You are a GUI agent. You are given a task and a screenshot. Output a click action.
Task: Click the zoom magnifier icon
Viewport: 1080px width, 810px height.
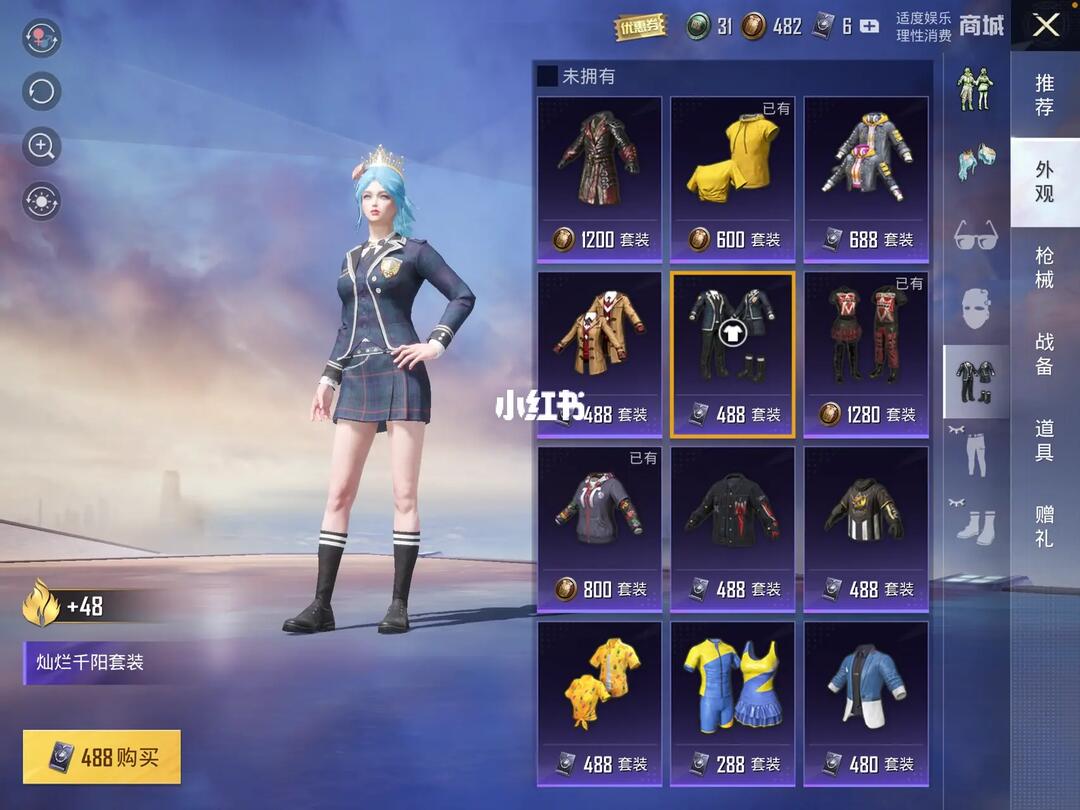[42, 147]
